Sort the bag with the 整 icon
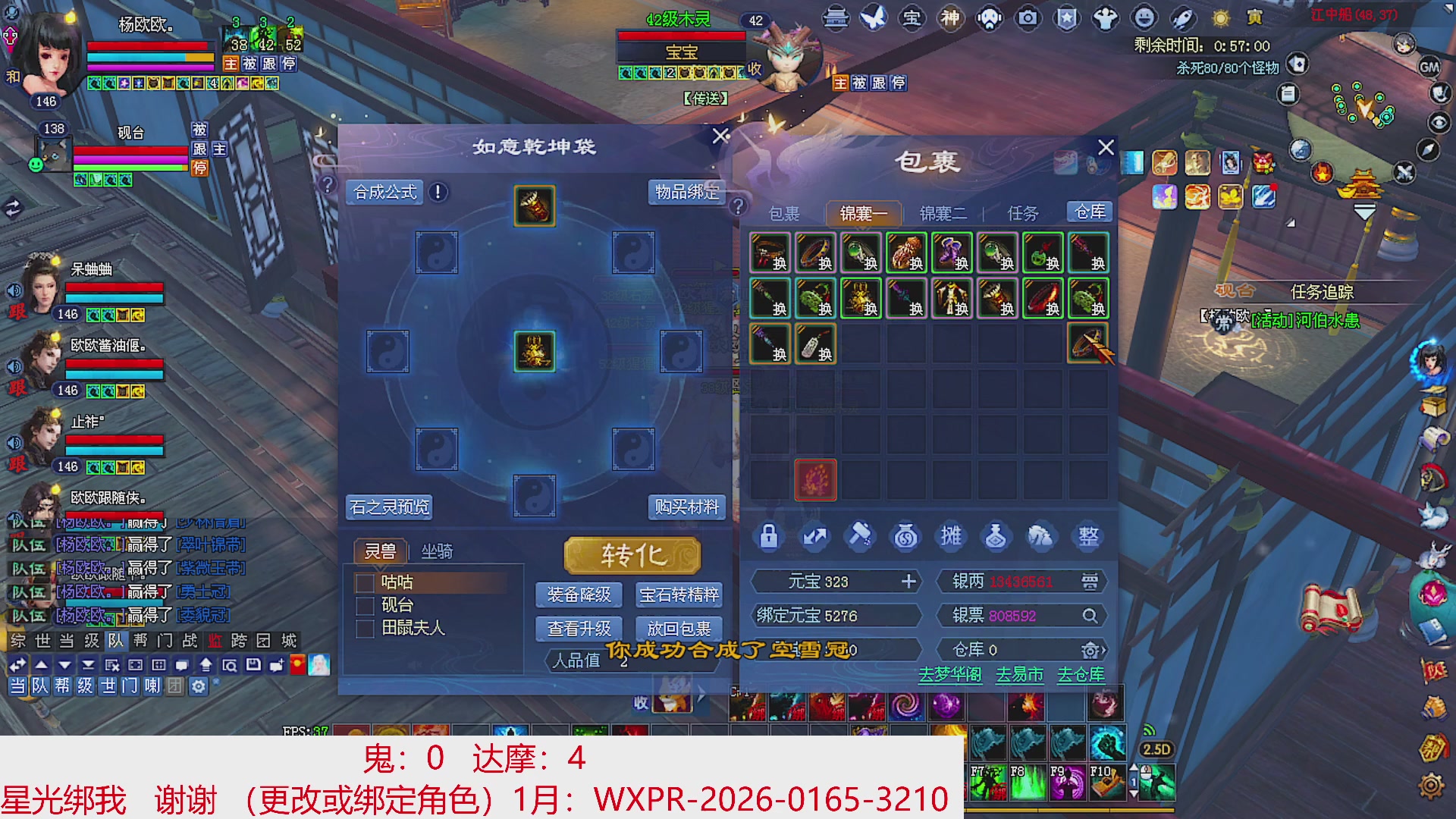This screenshot has width=1456, height=819. click(x=1087, y=536)
